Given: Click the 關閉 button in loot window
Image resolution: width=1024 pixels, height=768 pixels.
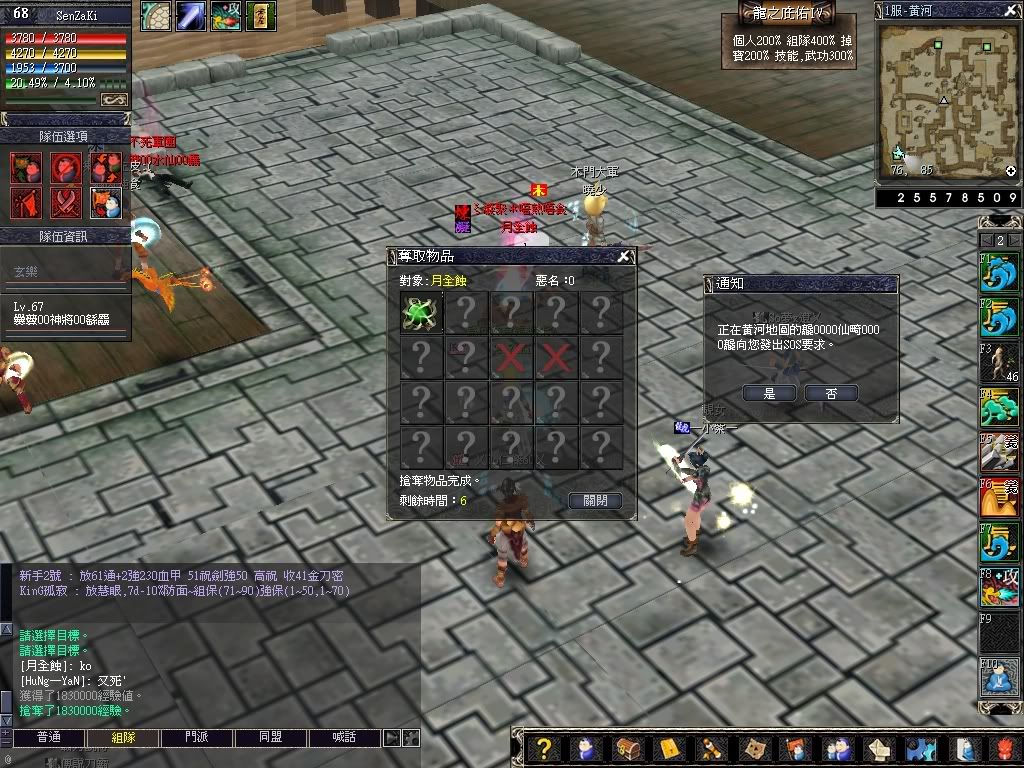Looking at the screenshot, I should (594, 501).
